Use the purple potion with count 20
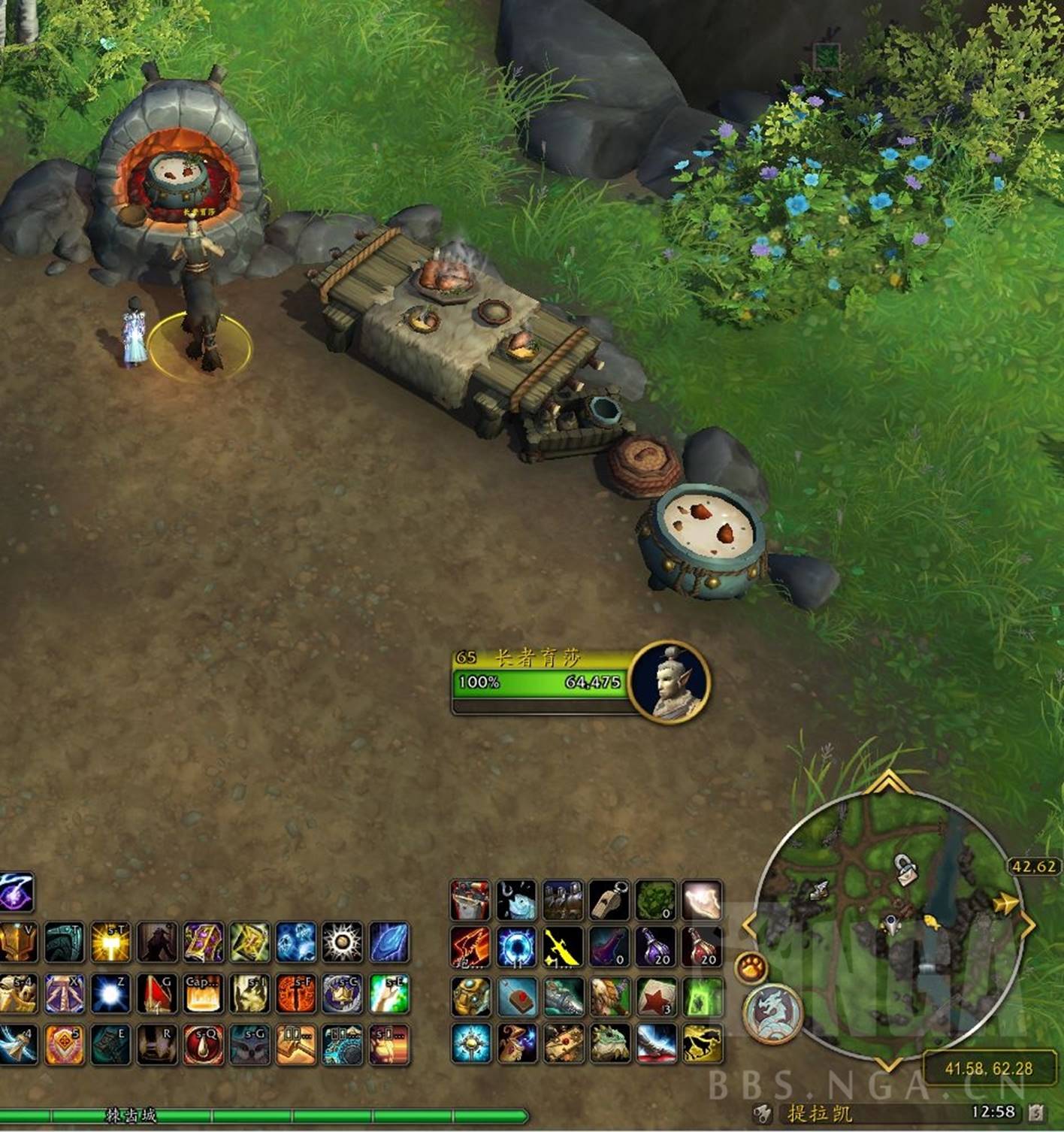The height and width of the screenshot is (1132, 1064). pyautogui.click(x=656, y=946)
